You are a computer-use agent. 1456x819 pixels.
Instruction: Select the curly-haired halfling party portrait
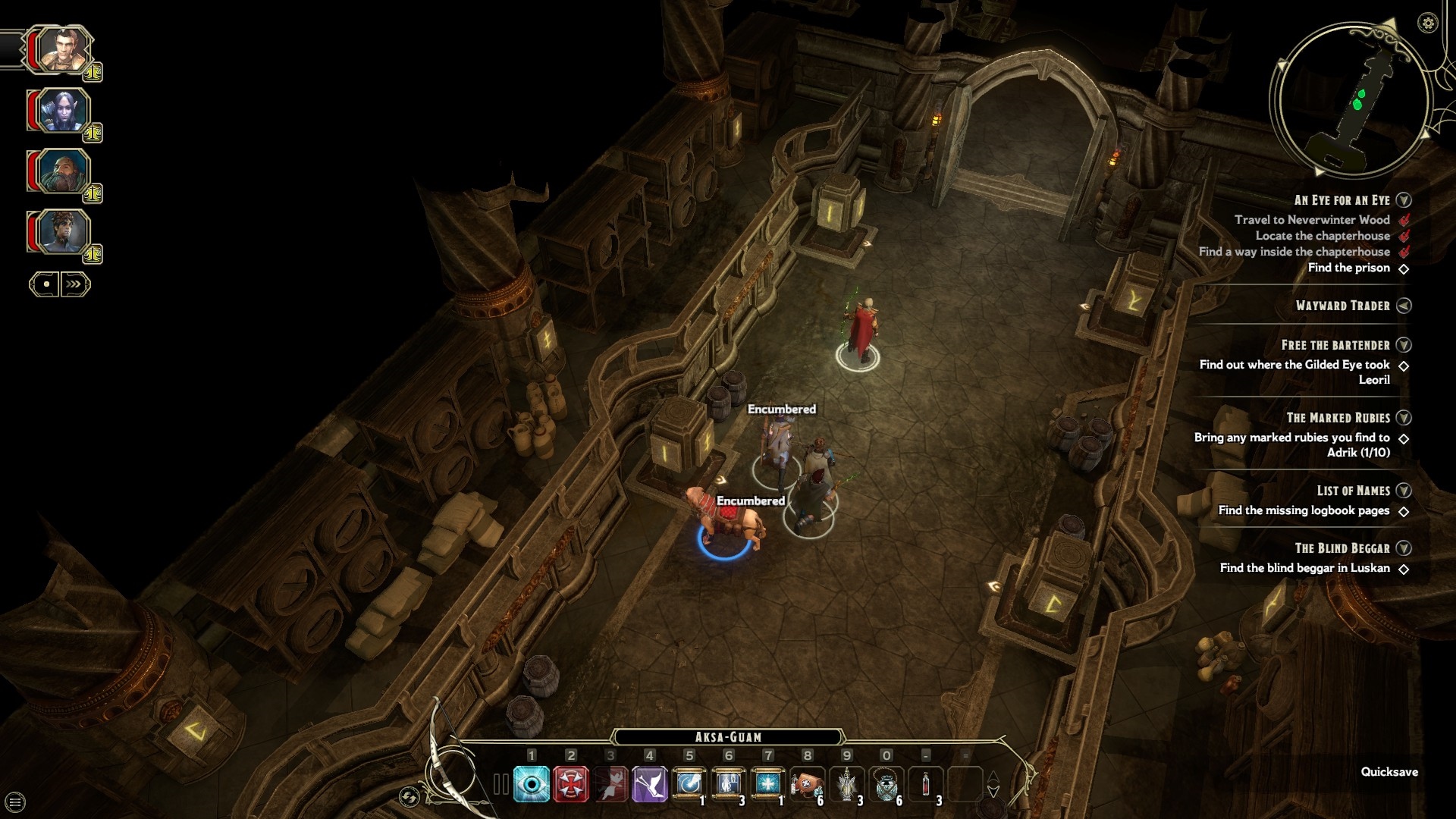[61, 232]
